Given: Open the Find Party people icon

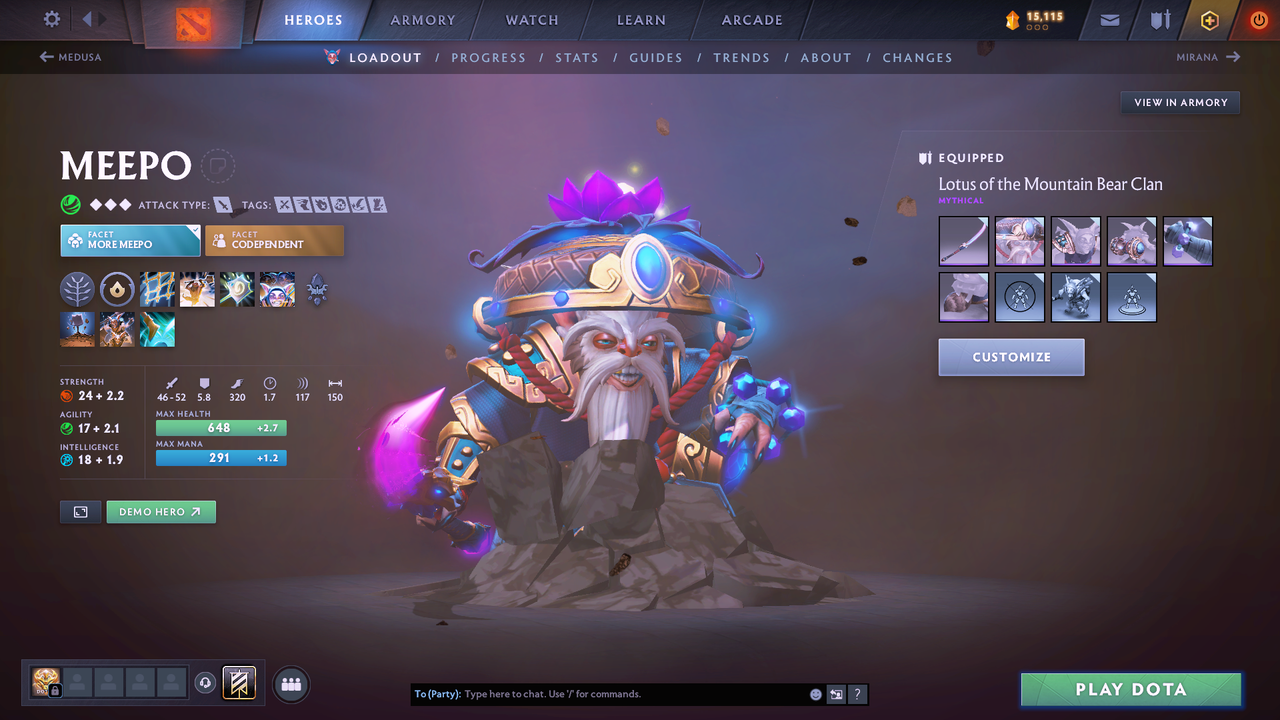Looking at the screenshot, I should [x=290, y=684].
